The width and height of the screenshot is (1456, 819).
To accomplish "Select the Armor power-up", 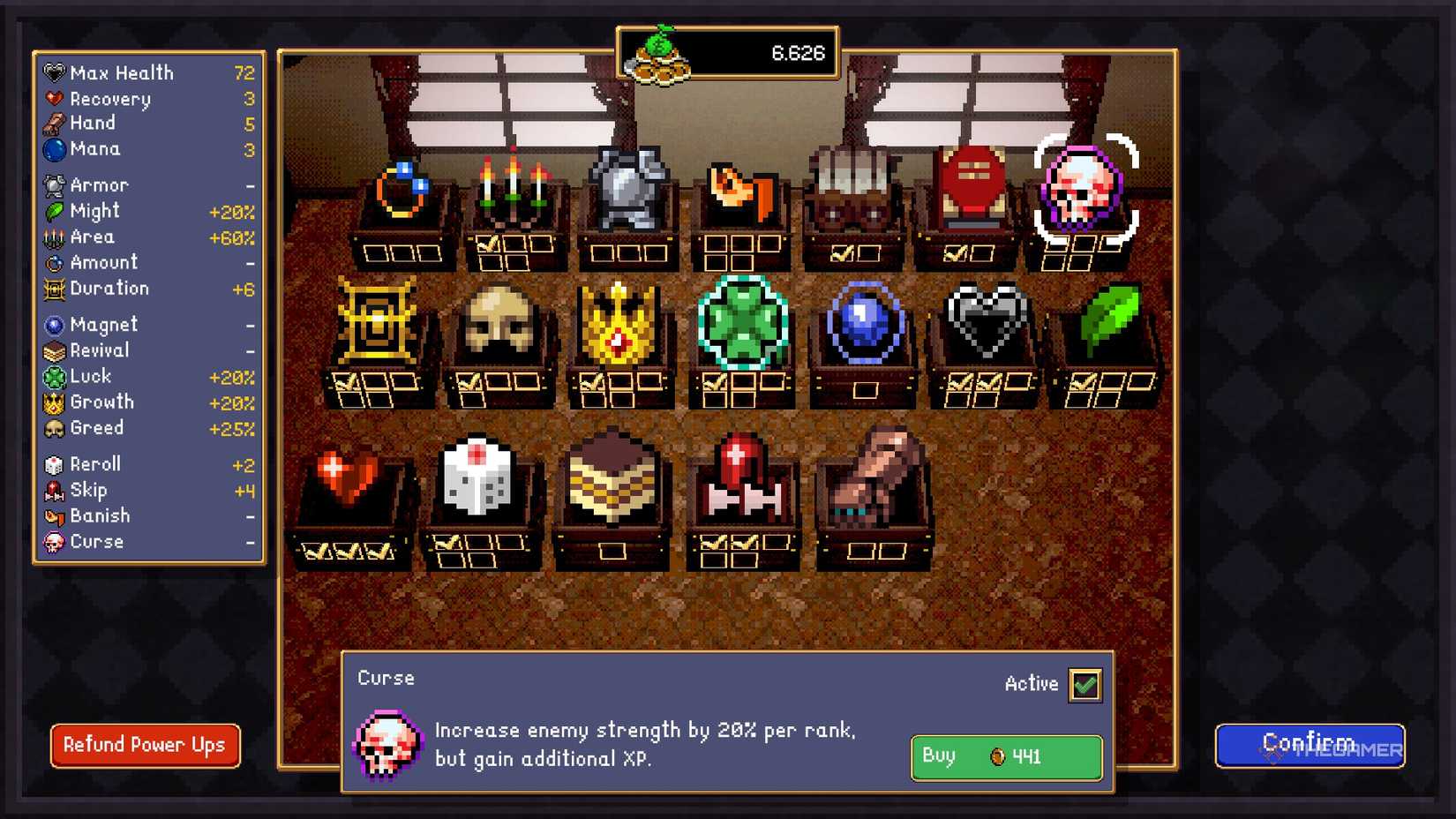I will pyautogui.click(x=627, y=190).
